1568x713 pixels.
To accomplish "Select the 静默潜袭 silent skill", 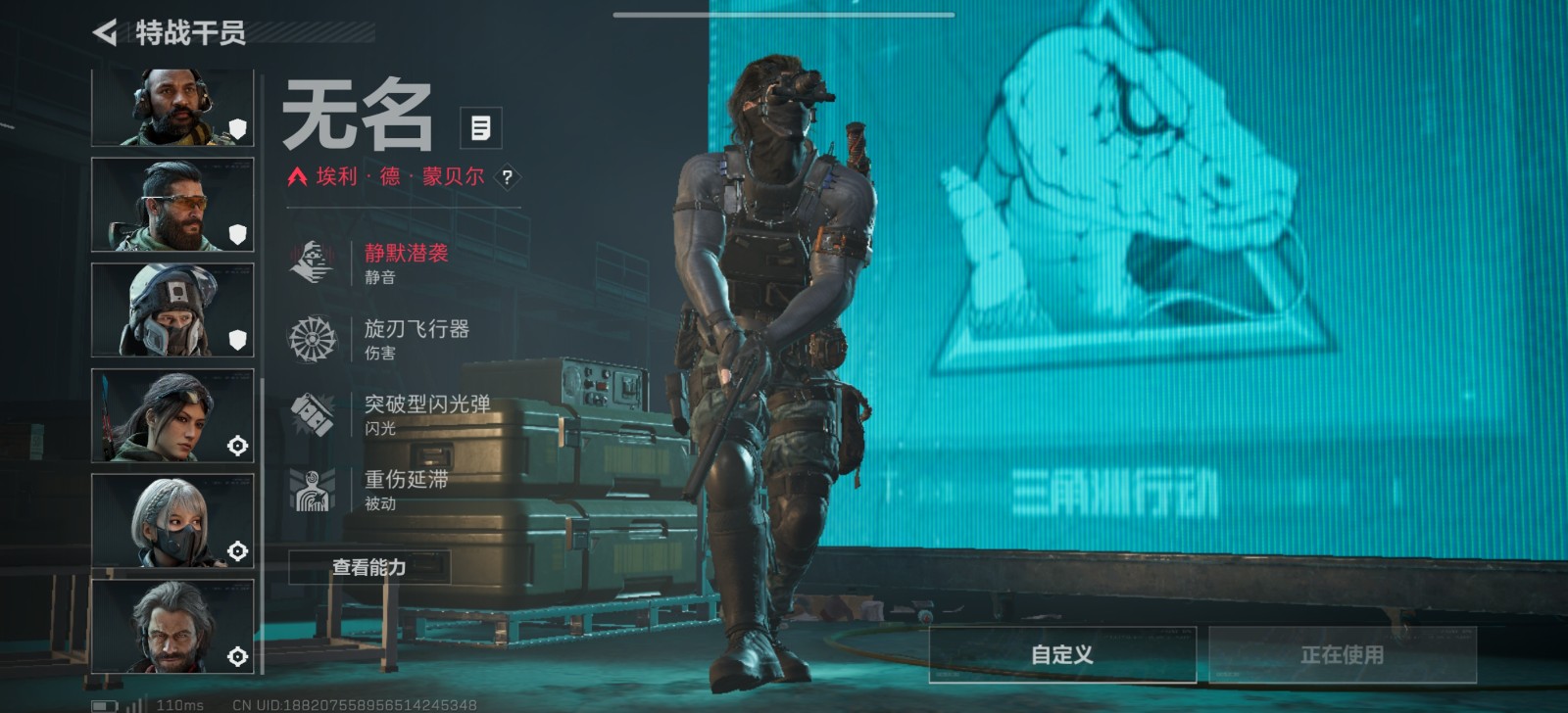I will click(406, 262).
